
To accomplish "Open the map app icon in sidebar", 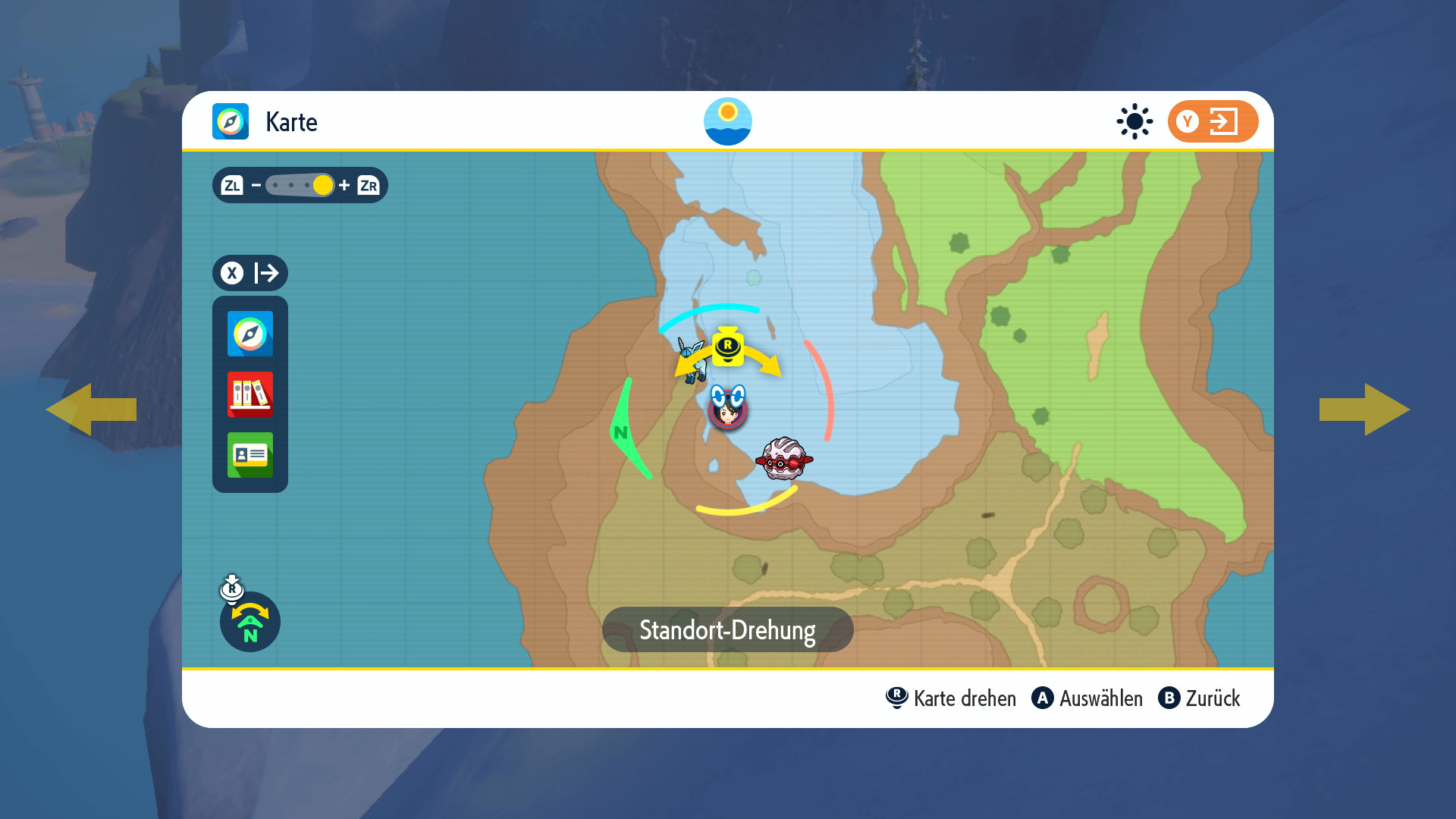I will pyautogui.click(x=249, y=334).
